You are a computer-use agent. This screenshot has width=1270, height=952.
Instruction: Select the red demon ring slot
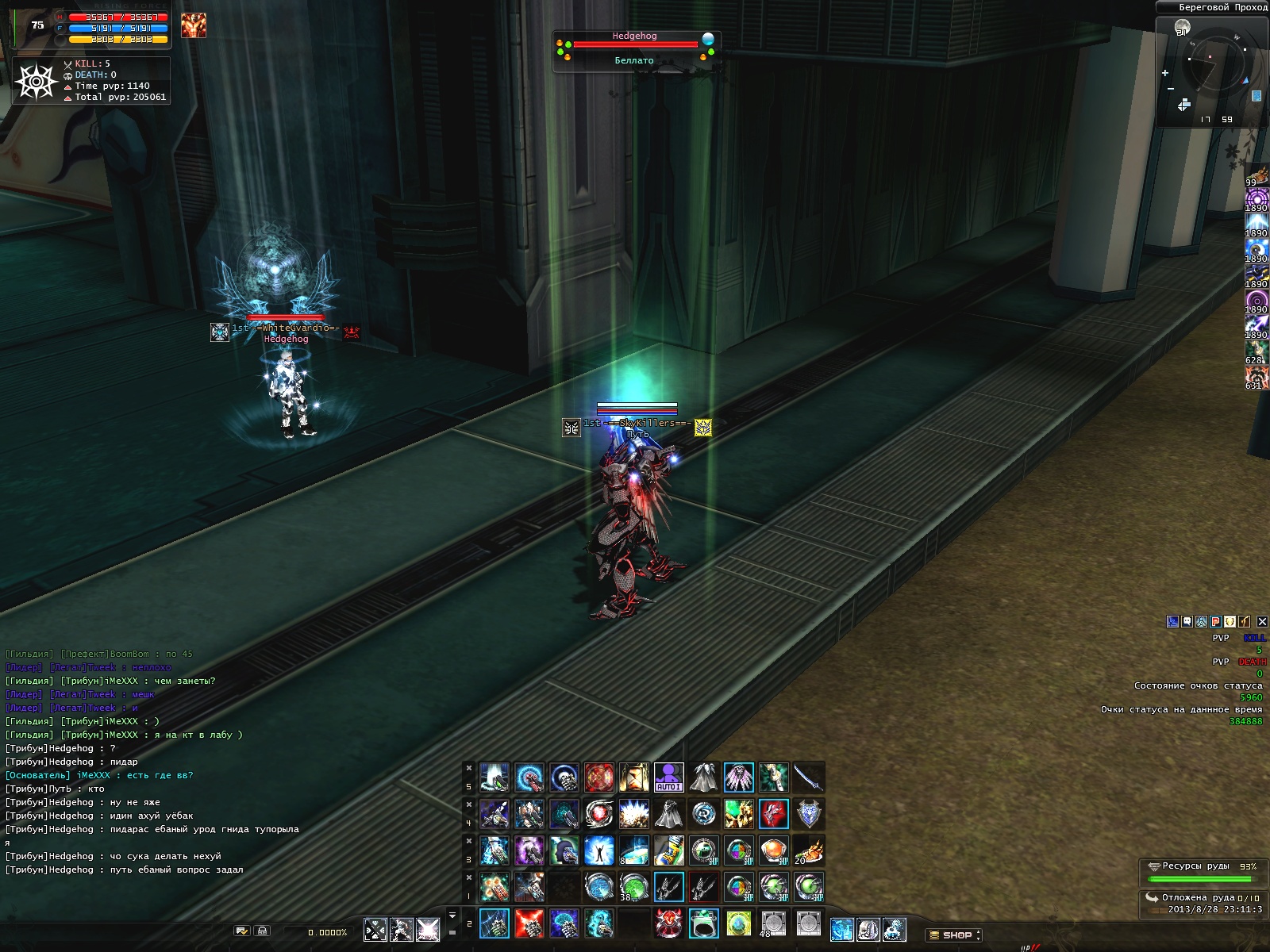tap(668, 923)
